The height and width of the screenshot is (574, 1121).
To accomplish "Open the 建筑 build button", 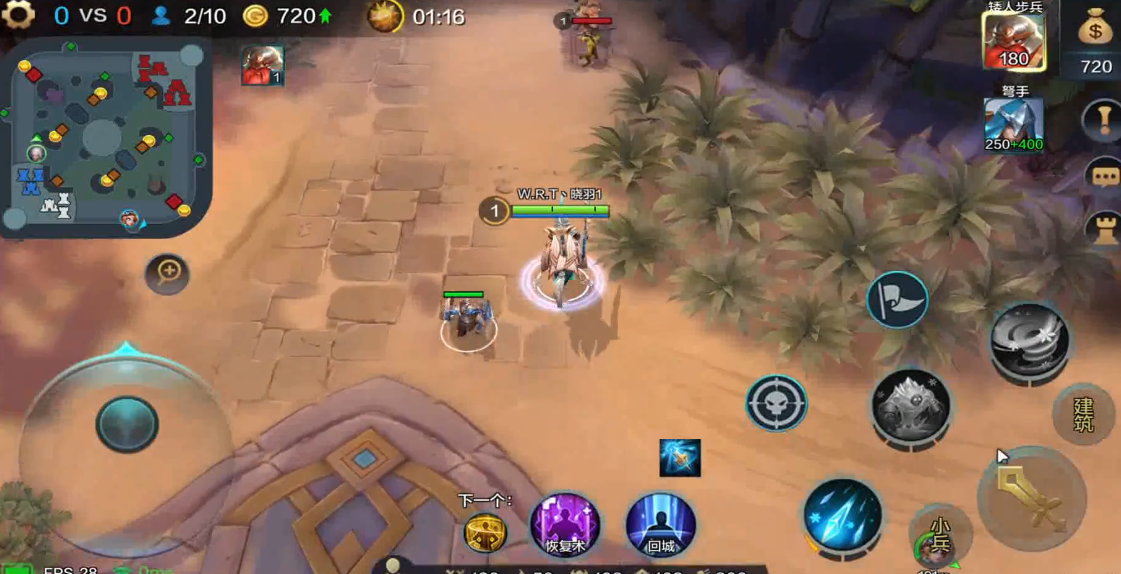I will (x=1083, y=414).
